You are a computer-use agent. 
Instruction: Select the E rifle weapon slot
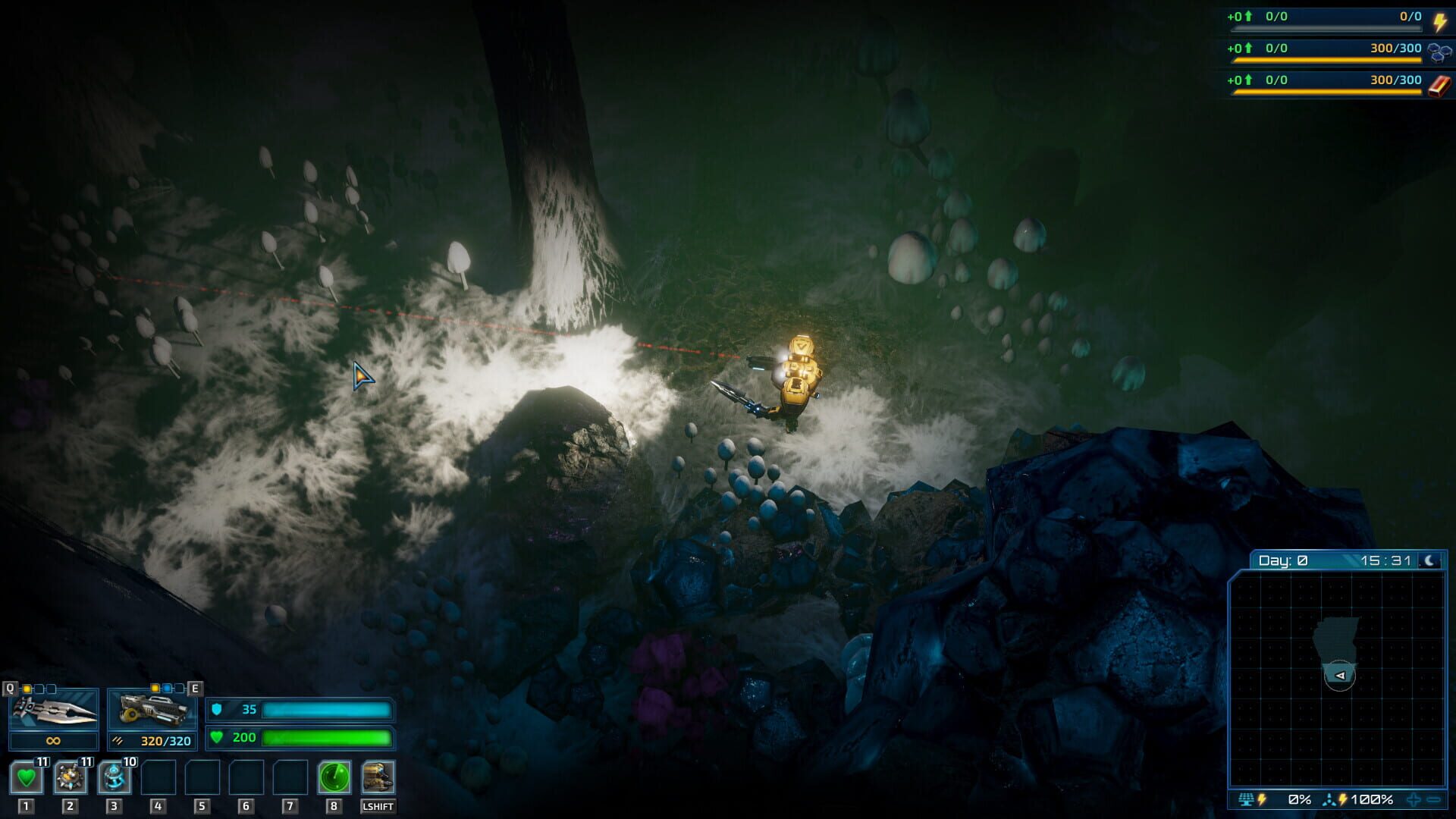pyautogui.click(x=152, y=711)
